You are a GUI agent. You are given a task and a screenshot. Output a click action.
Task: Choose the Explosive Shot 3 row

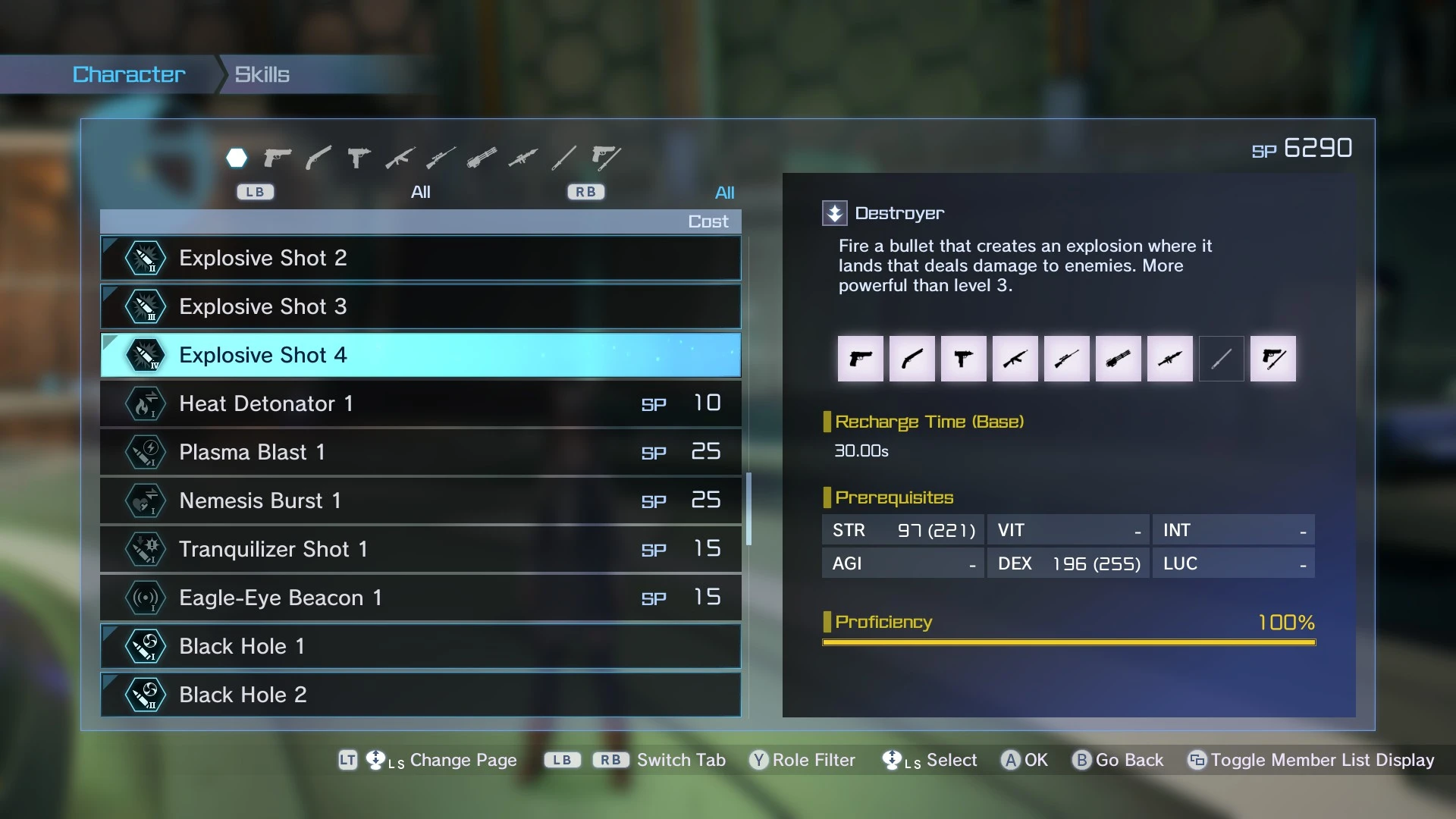pos(420,307)
